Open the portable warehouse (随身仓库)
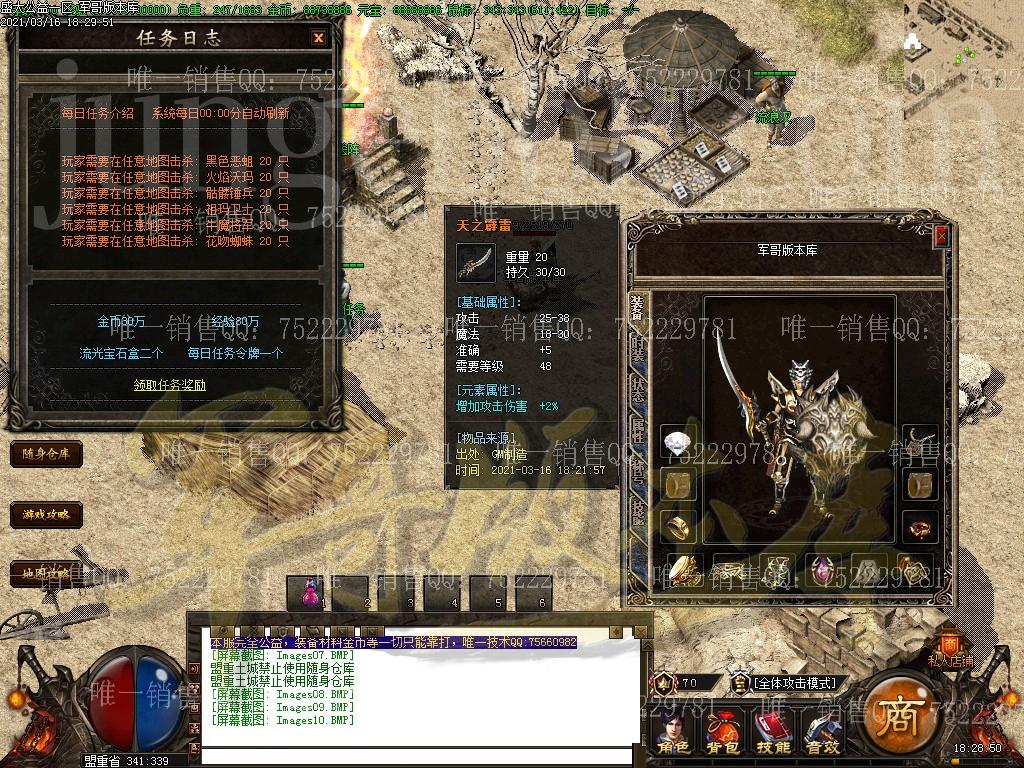Image resolution: width=1024 pixels, height=768 pixels. (45, 453)
